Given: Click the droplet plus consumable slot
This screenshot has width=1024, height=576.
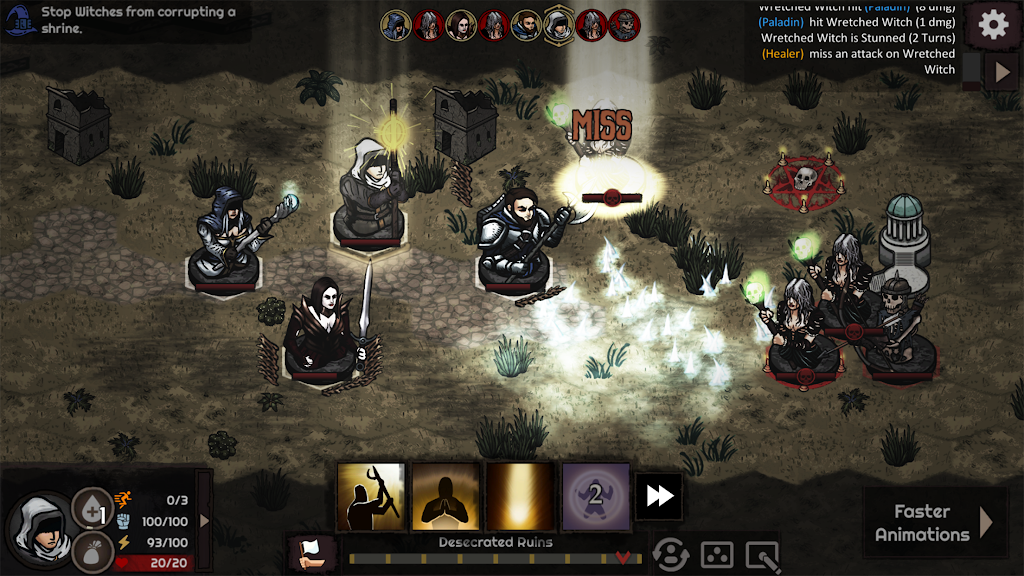Looking at the screenshot, I should pos(90,509).
